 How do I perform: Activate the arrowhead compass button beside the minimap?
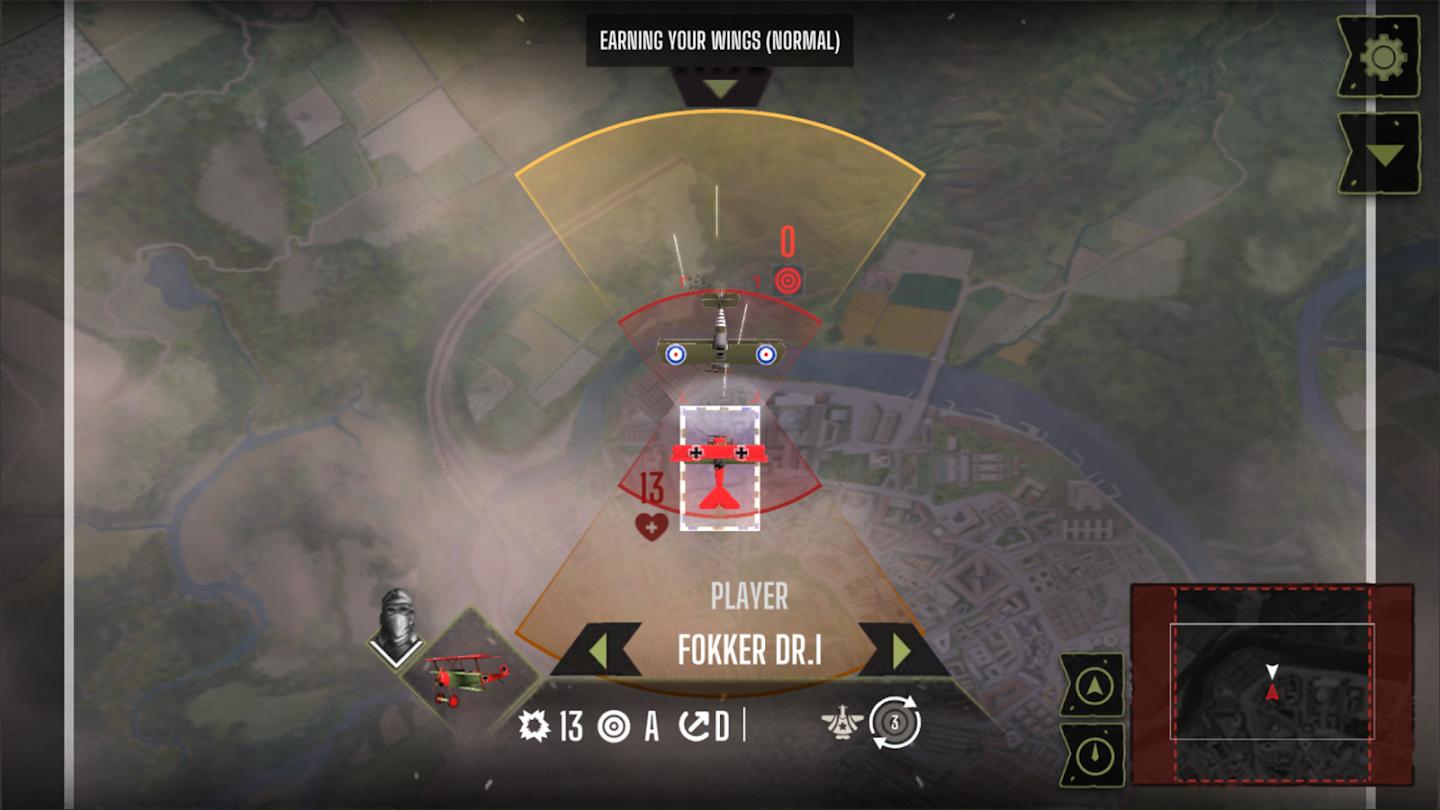(1092, 686)
